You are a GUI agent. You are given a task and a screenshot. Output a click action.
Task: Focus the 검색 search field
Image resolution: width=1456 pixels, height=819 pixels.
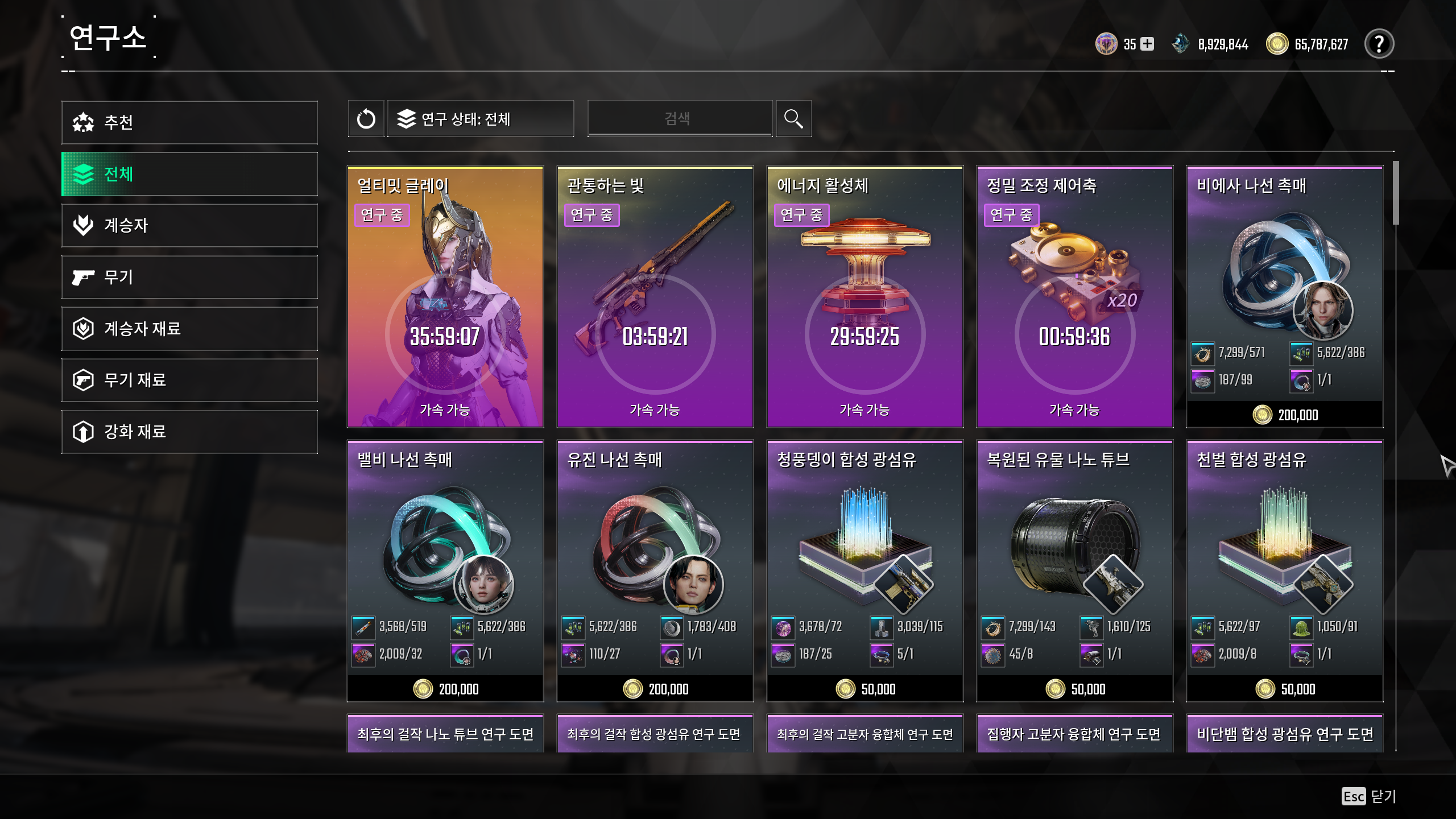click(x=680, y=119)
